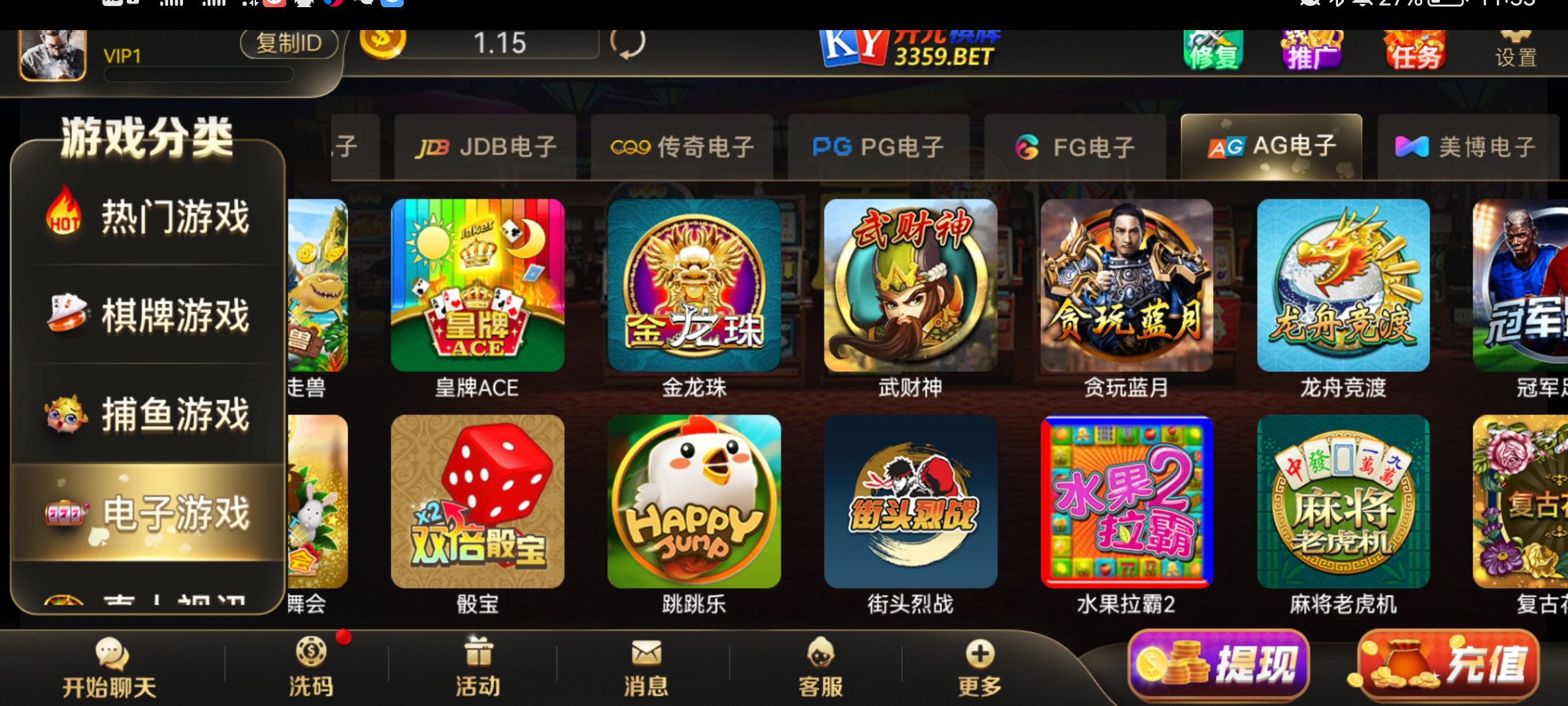Select the 棋牌游戏 category
1568x706 pixels.
(x=150, y=316)
